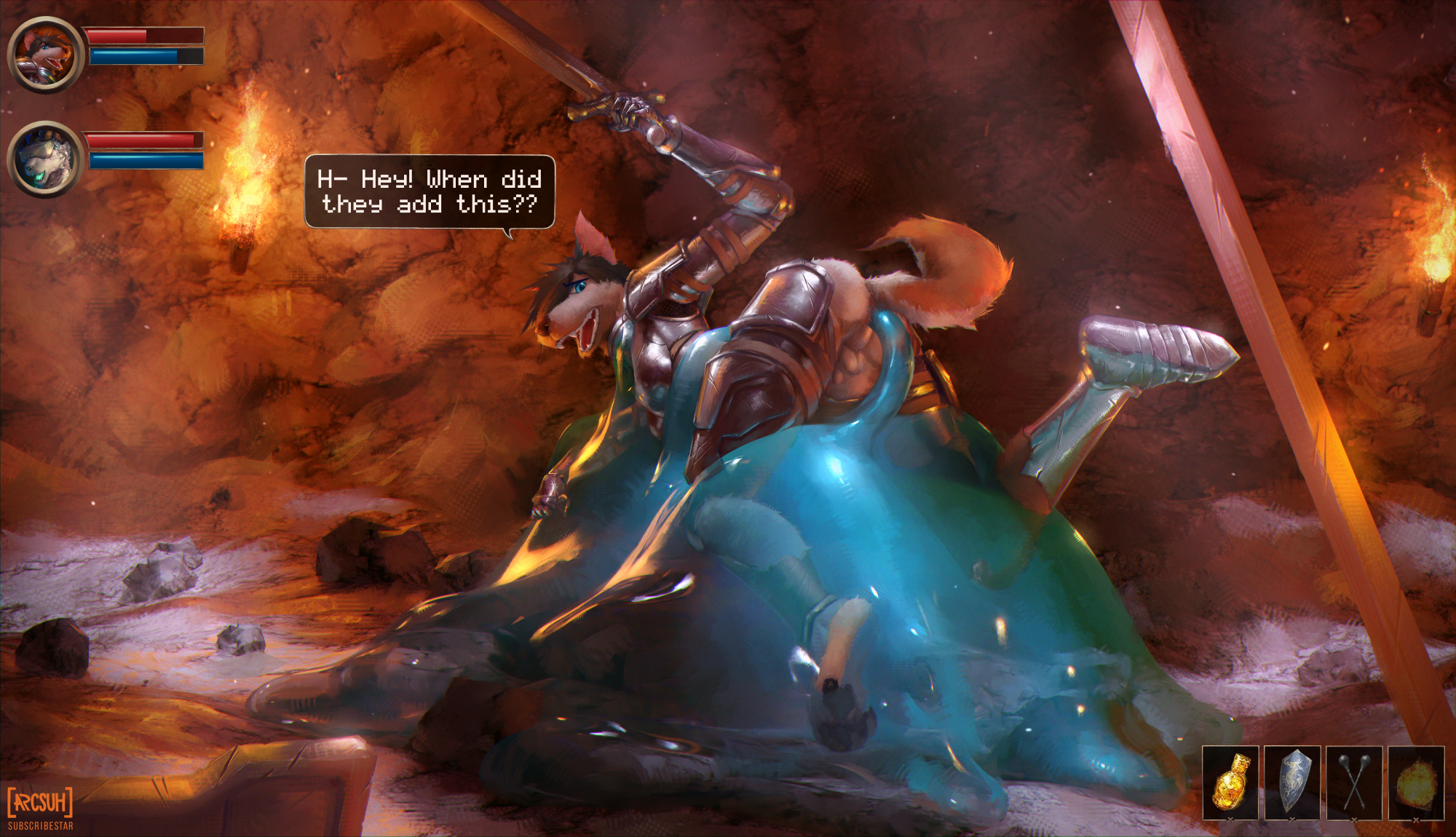The width and height of the screenshot is (1456, 837).
Task: Click the white wolf party member portrait
Action: pos(46,159)
